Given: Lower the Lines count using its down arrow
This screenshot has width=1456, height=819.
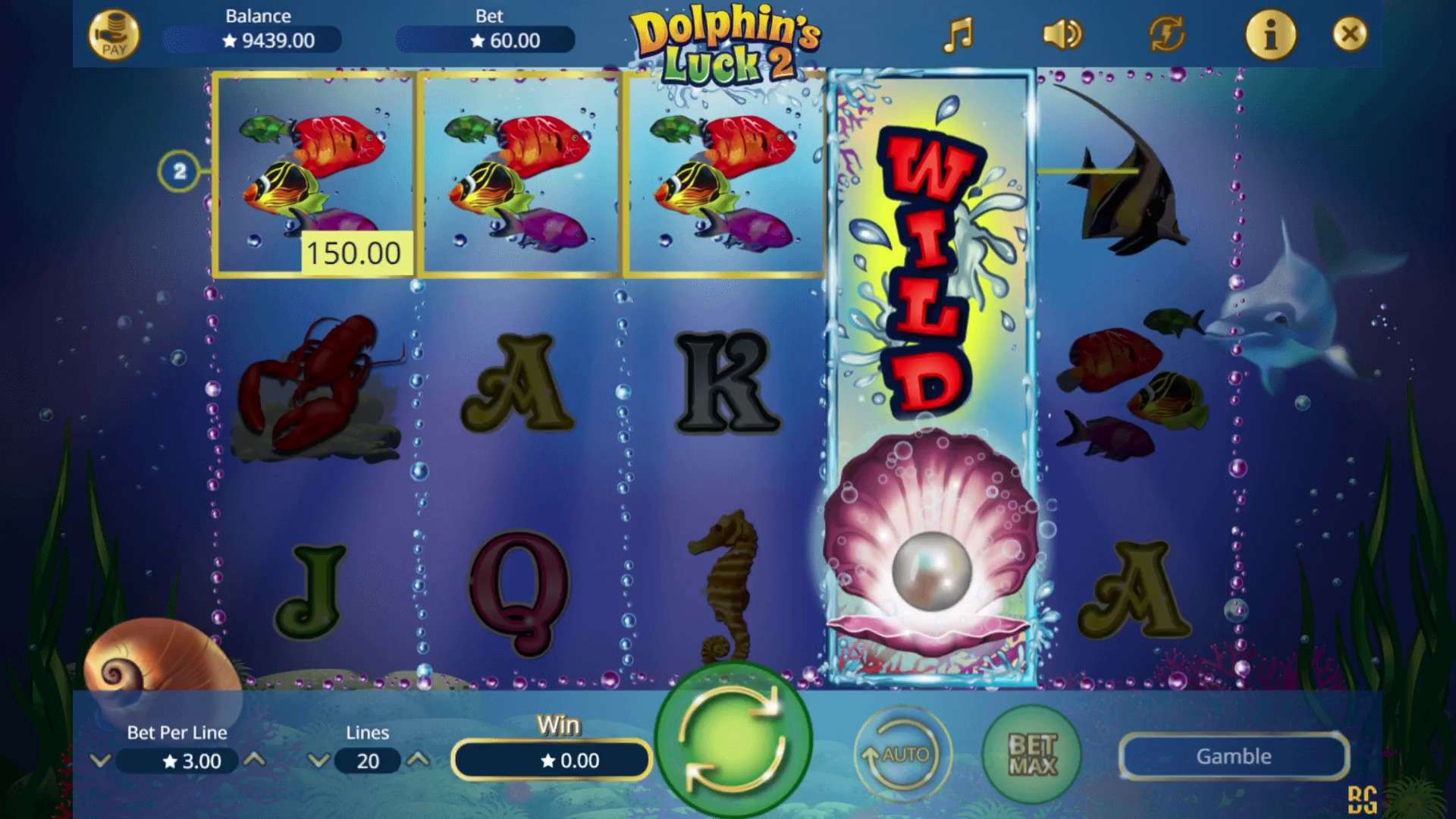Looking at the screenshot, I should (x=318, y=761).
